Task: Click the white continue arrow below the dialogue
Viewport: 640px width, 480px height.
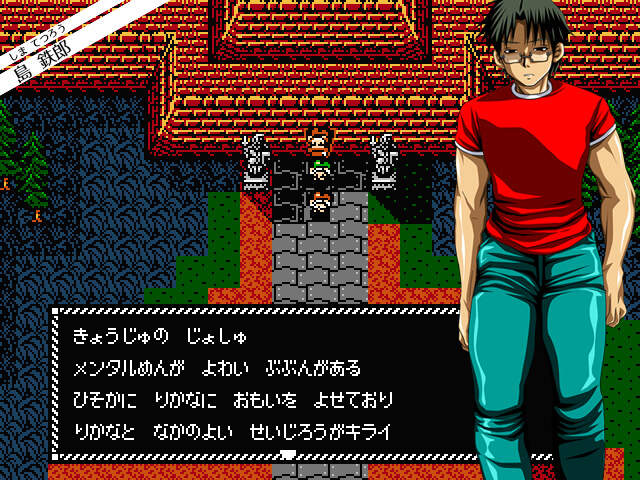Action: (288, 455)
